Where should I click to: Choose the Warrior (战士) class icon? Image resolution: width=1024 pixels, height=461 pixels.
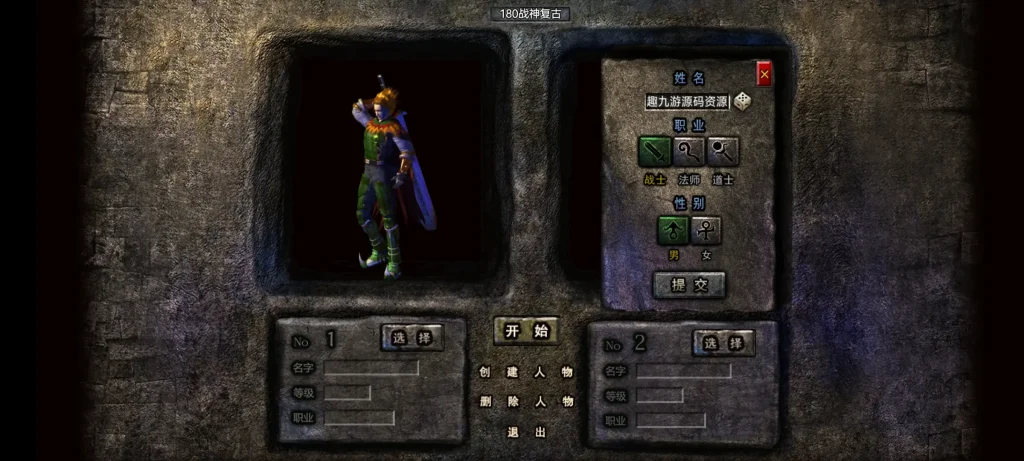[655, 152]
